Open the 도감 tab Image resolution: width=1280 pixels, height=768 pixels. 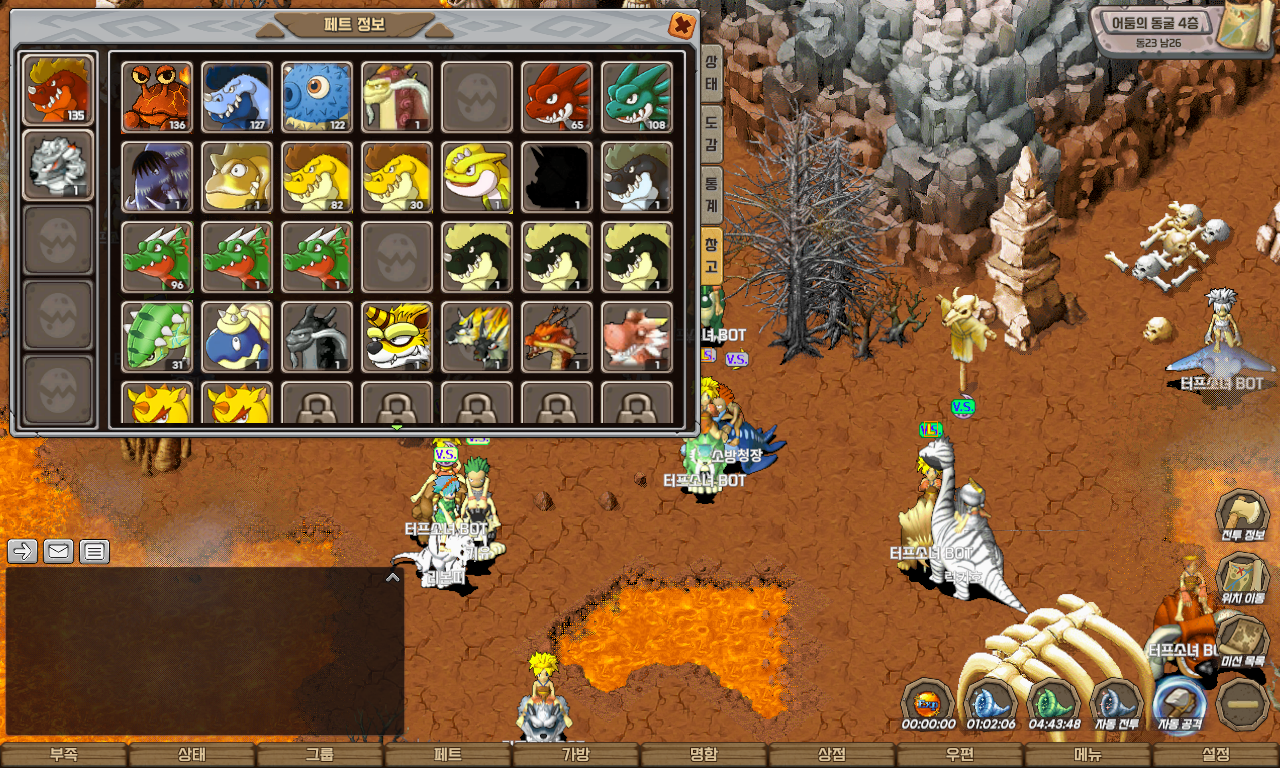[711, 132]
